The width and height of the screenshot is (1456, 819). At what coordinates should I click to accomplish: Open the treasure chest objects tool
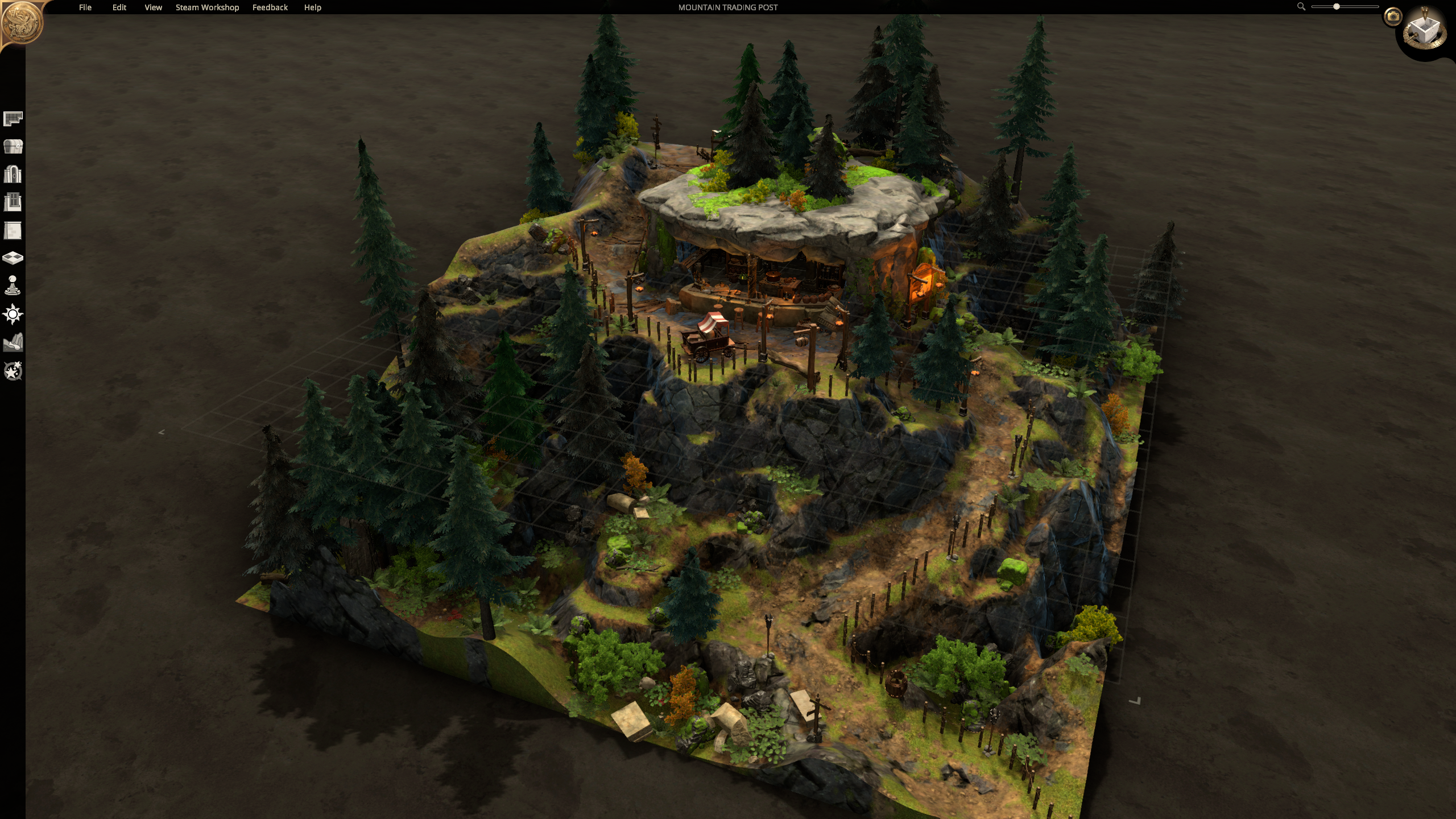pyautogui.click(x=13, y=147)
